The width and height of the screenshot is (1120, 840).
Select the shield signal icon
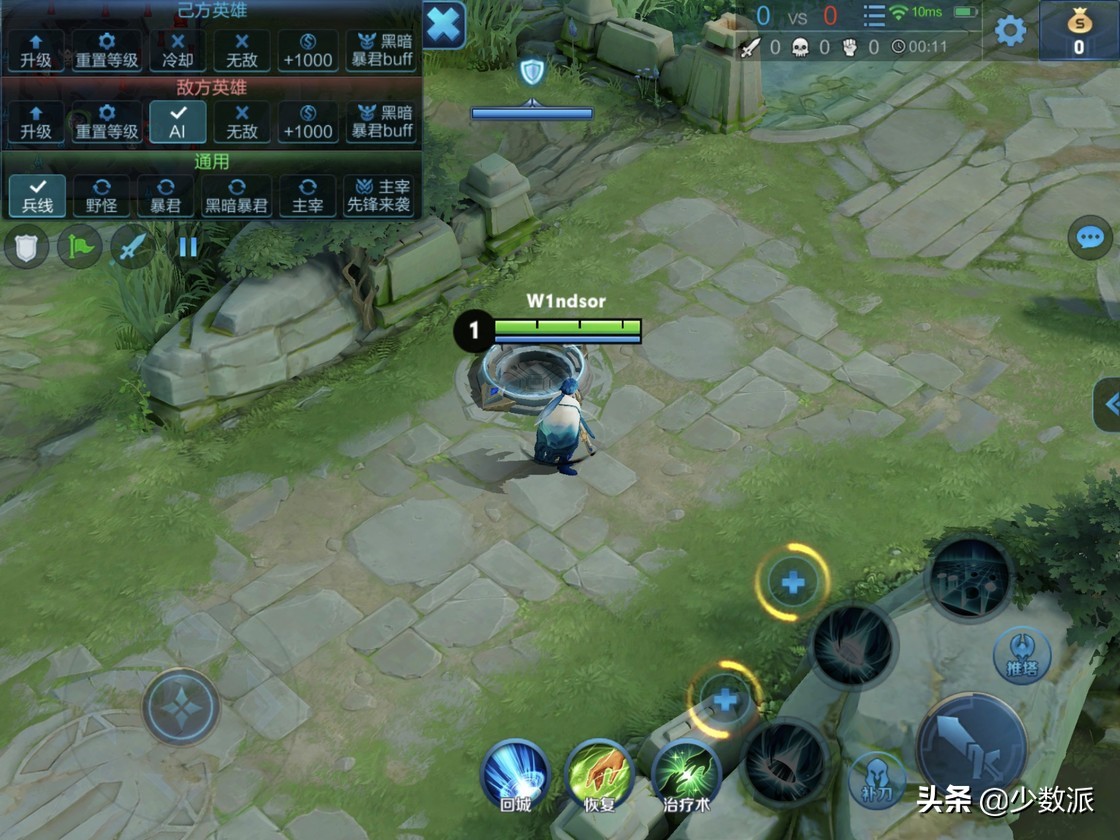point(27,247)
